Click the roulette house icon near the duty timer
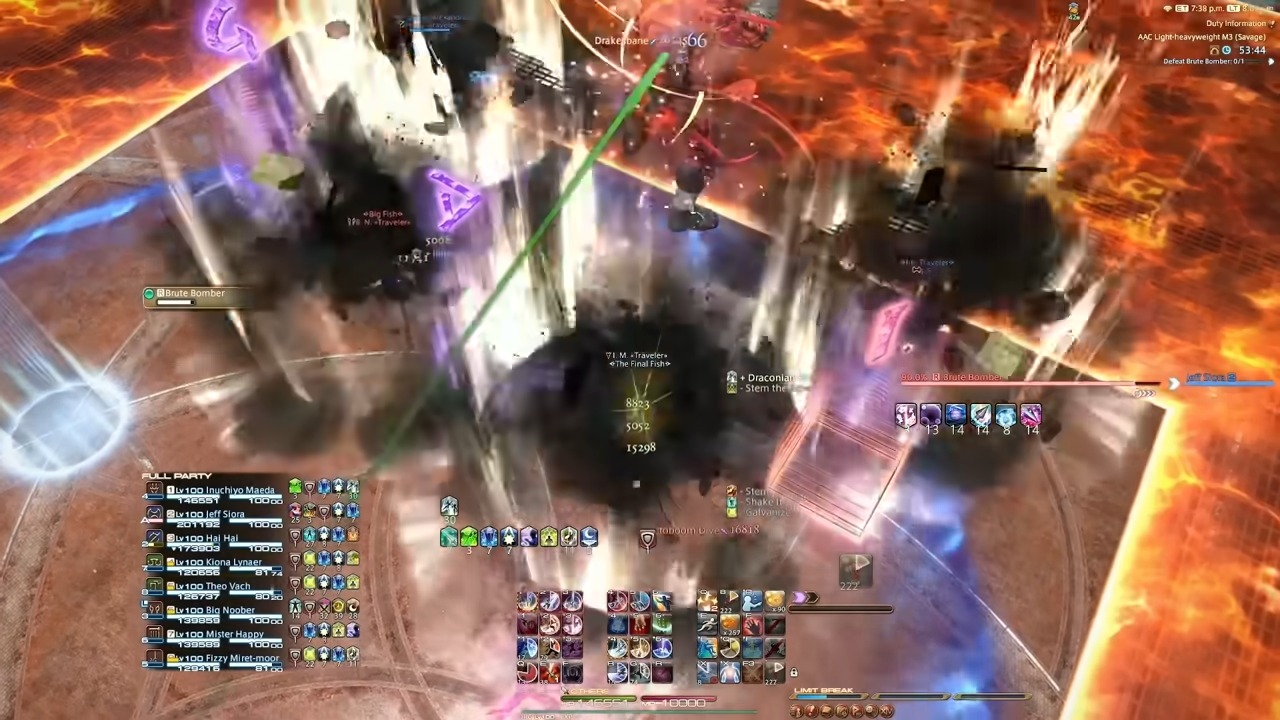Image resolution: width=1280 pixels, height=720 pixels. pyautogui.click(x=1215, y=51)
